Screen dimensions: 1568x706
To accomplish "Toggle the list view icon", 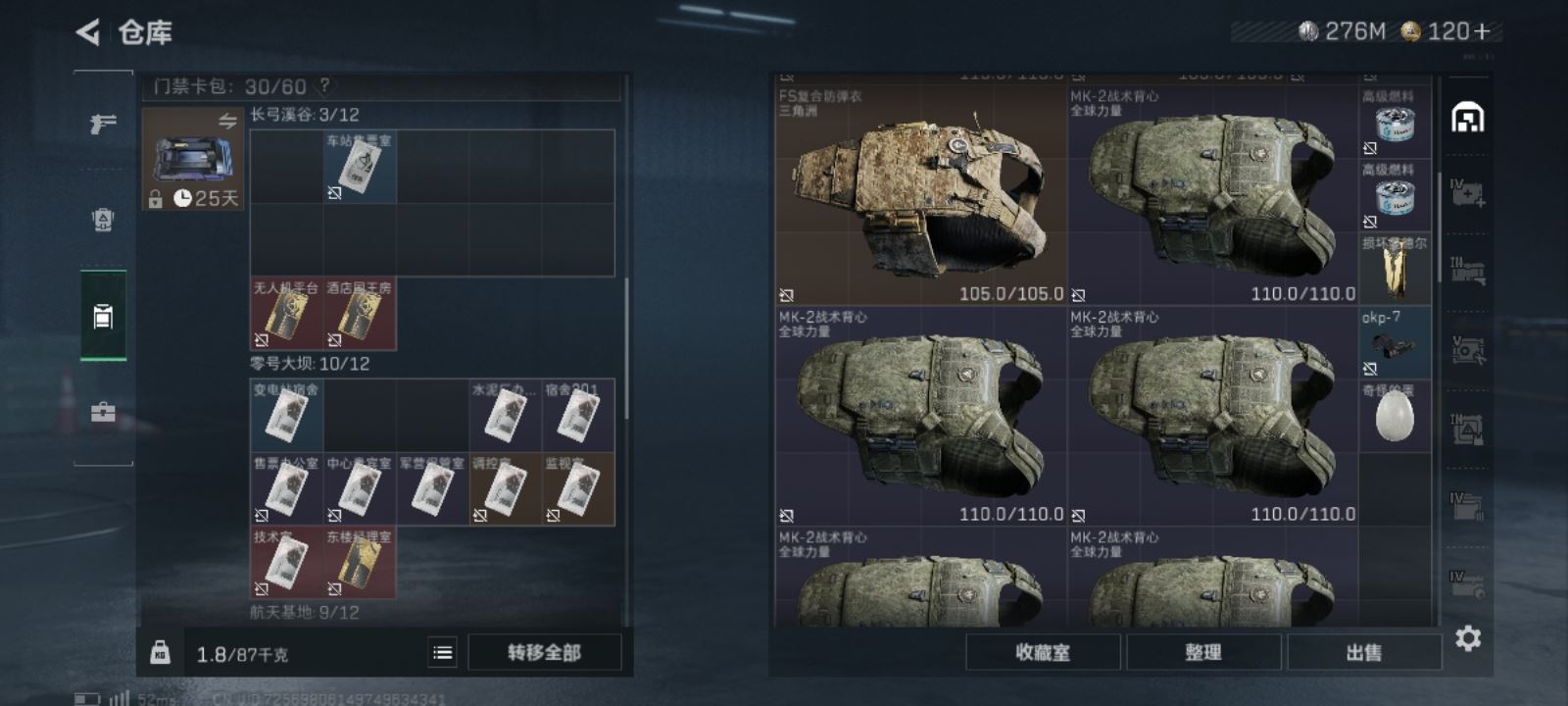I will point(443,652).
